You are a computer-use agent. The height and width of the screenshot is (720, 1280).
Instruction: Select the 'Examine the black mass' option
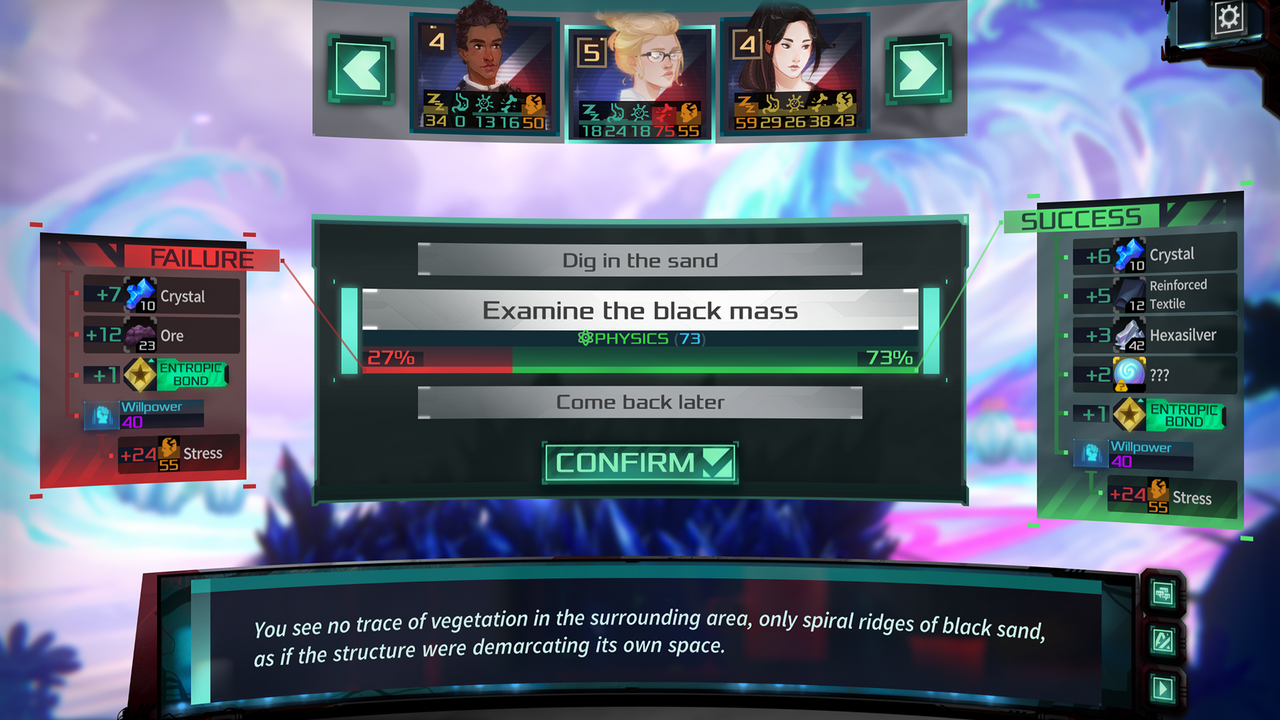(x=640, y=310)
